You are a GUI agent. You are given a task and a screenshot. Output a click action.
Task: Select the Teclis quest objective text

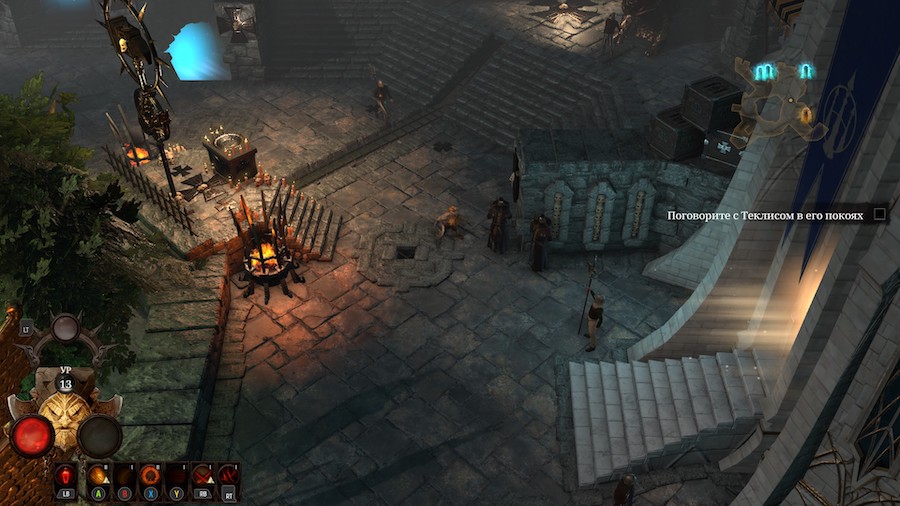(764, 214)
